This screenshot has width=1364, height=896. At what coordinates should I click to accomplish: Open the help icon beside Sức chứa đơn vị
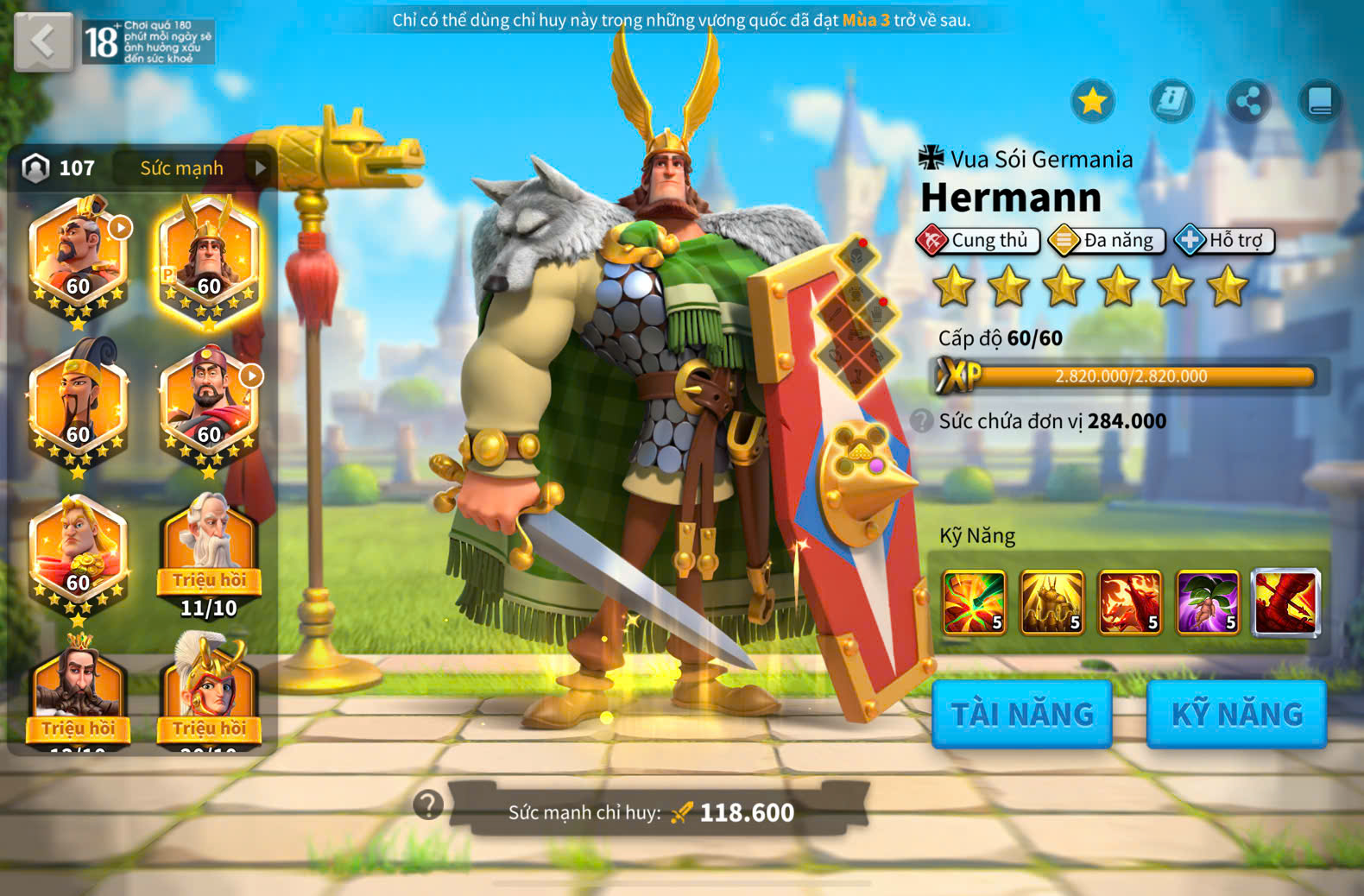pos(922,421)
